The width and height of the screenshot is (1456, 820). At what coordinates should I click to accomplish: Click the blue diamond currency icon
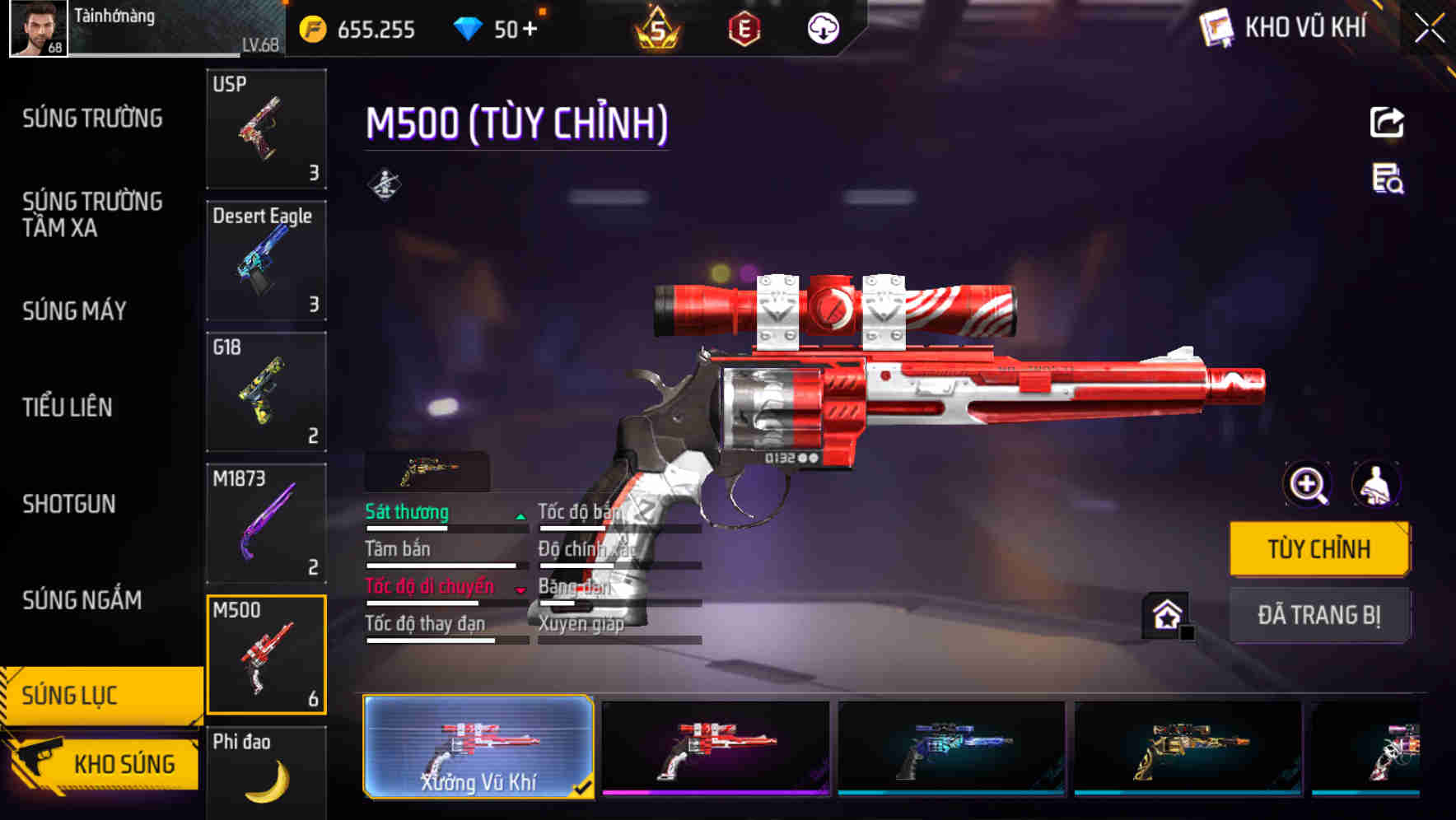468,28
